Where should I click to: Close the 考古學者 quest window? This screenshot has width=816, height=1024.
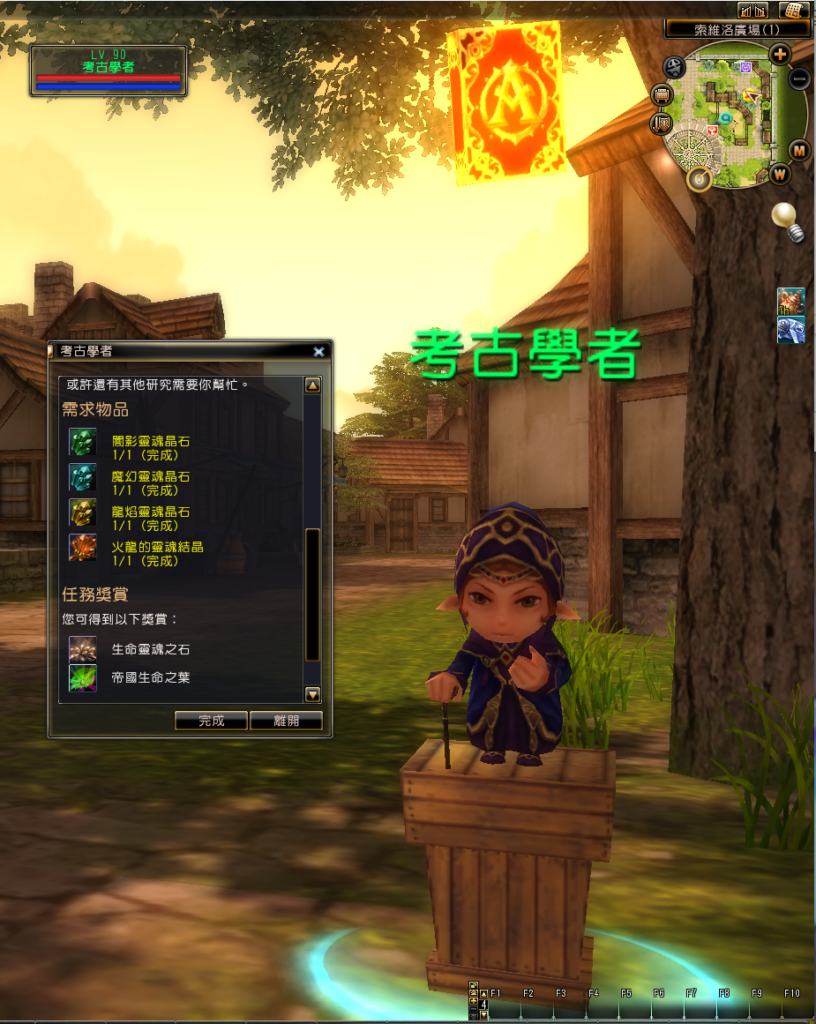coord(318,351)
